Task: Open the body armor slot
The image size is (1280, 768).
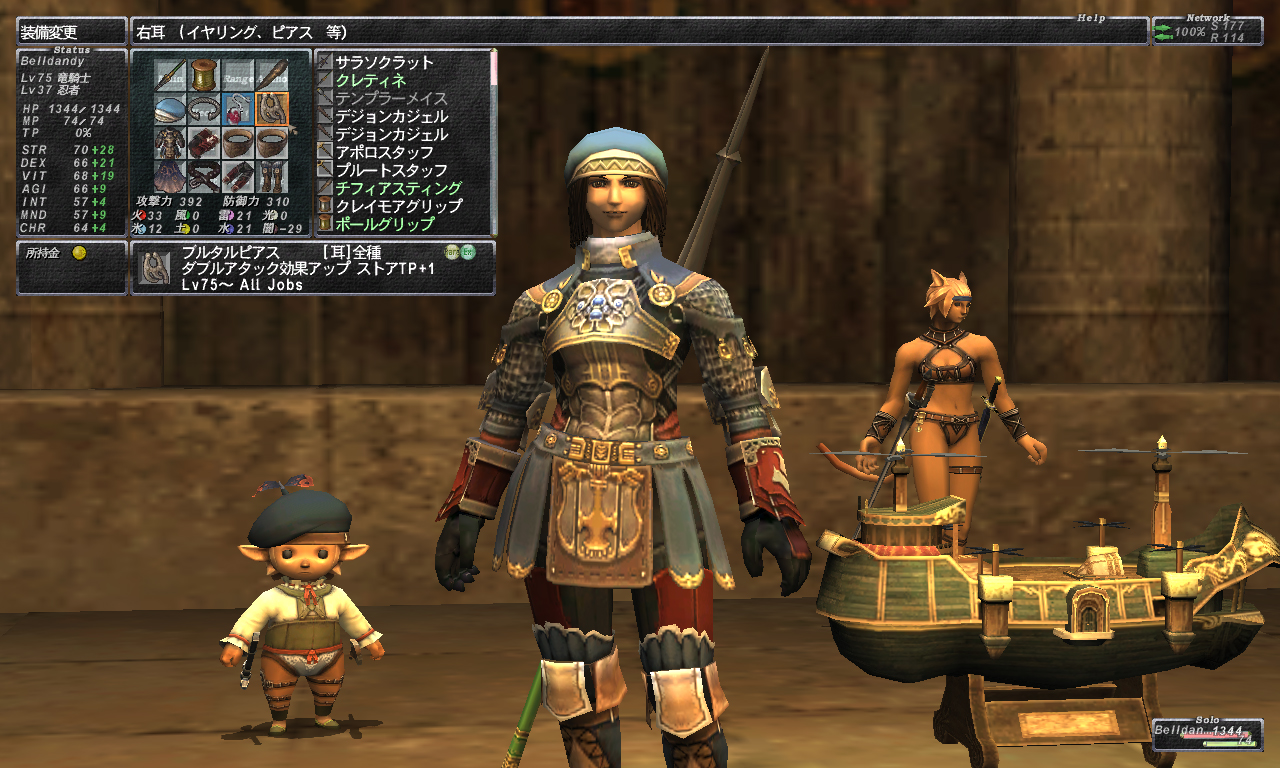Action: click(x=170, y=143)
